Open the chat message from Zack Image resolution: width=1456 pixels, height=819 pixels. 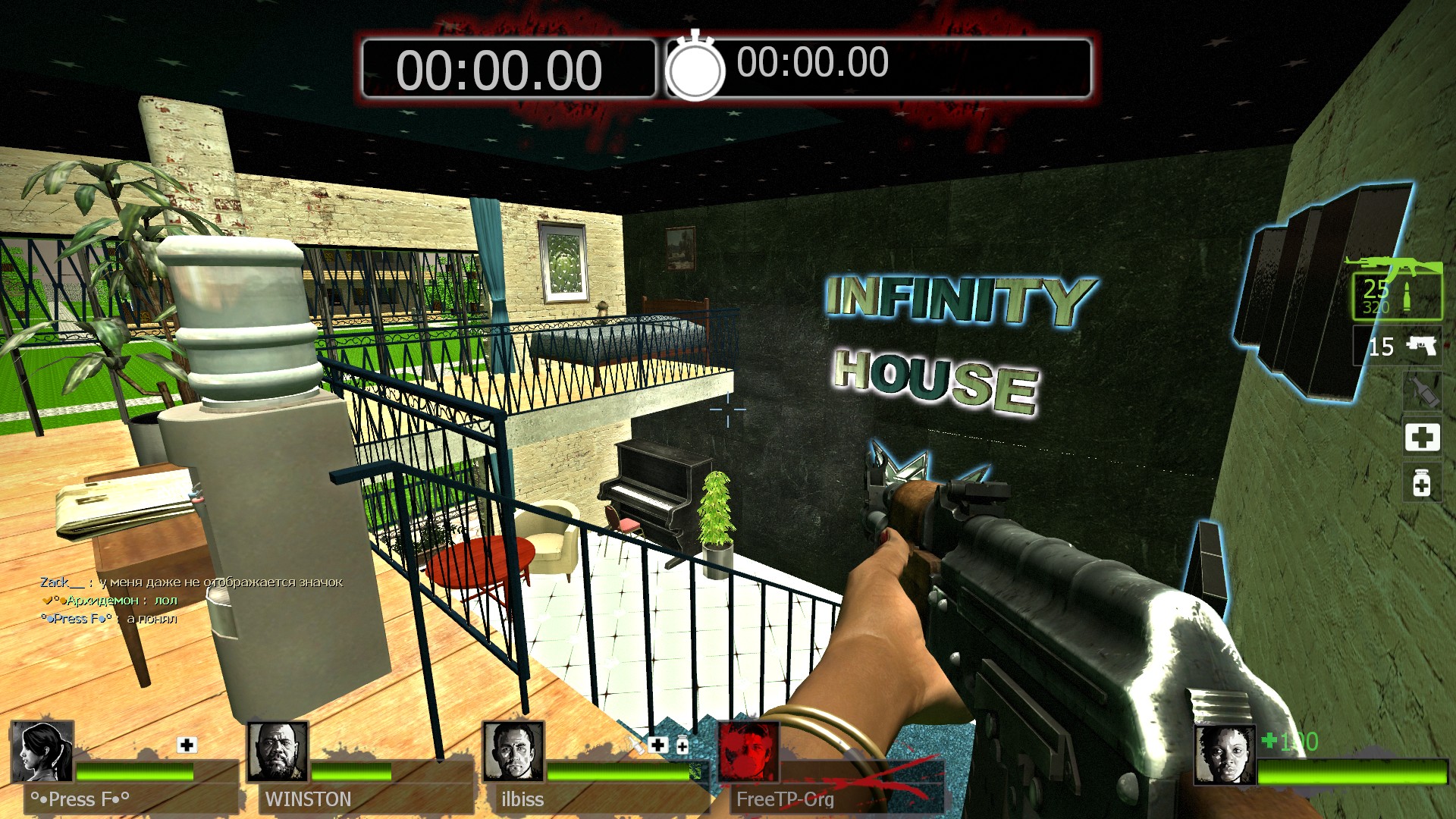click(x=191, y=582)
